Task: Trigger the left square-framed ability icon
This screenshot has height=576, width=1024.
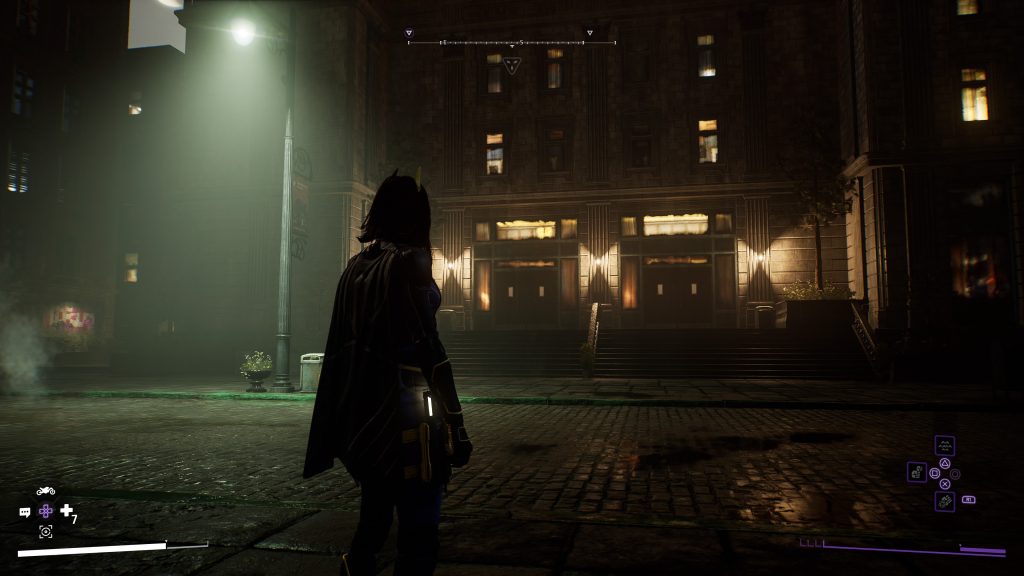Action: pyautogui.click(x=917, y=472)
